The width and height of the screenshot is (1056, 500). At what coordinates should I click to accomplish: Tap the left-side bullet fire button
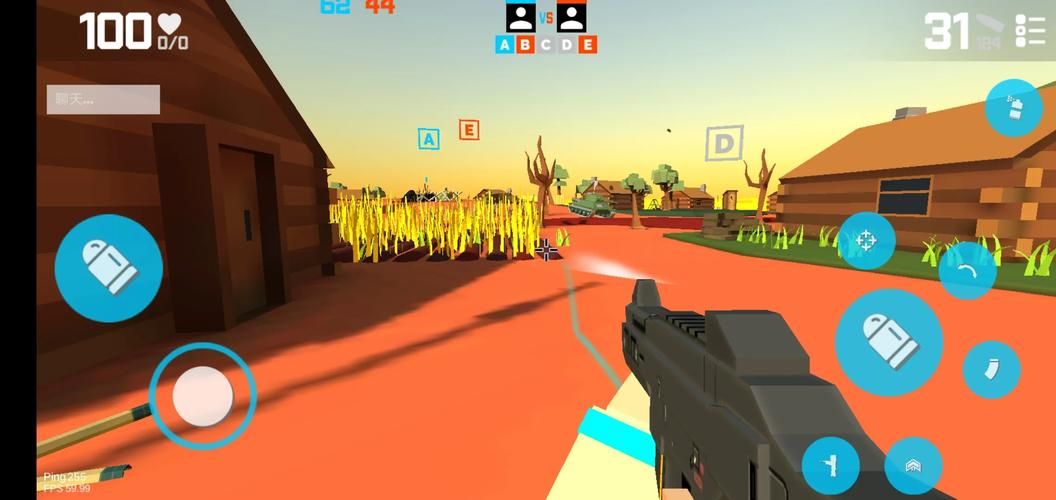coord(108,267)
